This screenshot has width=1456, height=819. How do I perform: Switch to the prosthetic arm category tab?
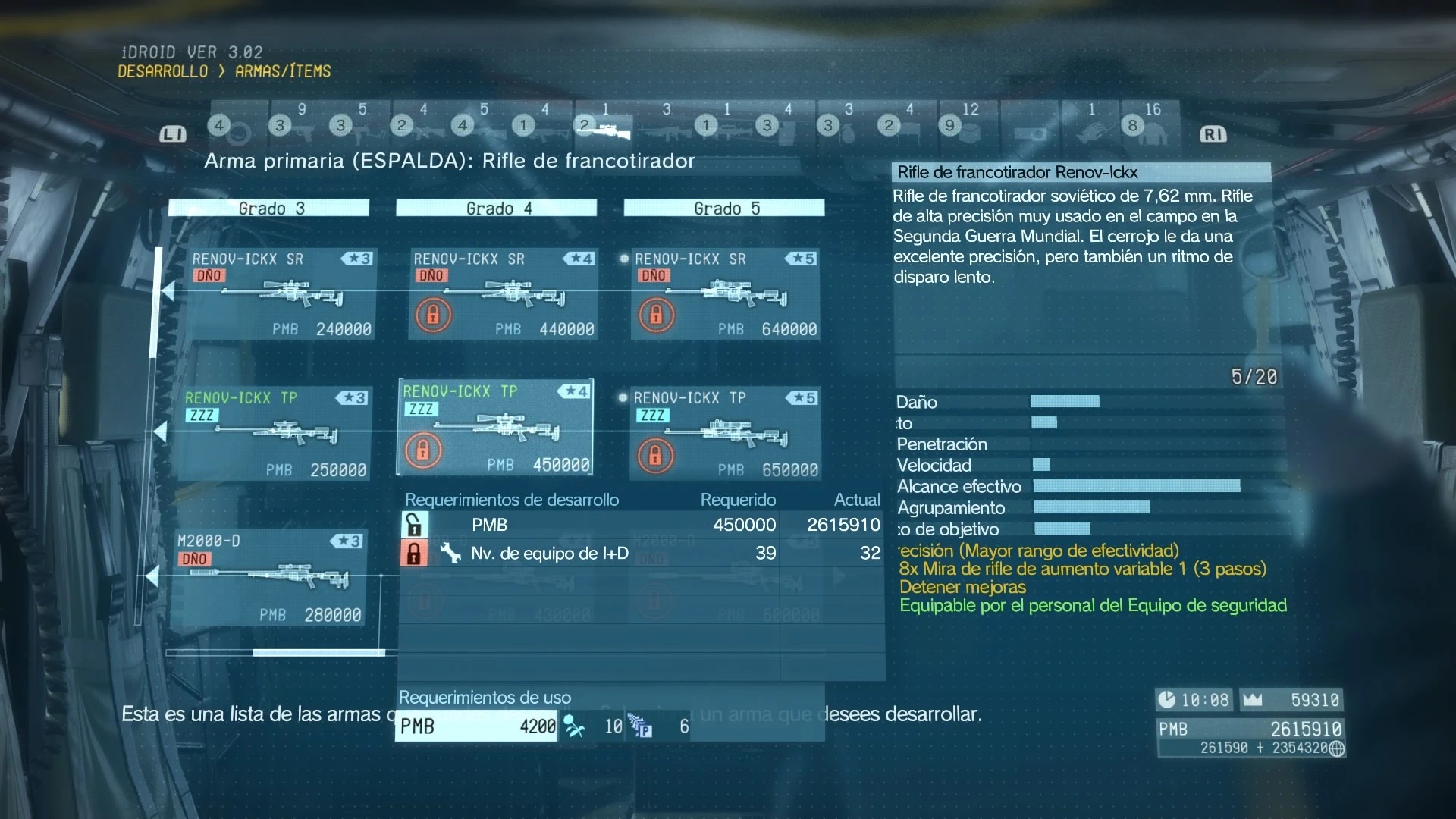tap(1090, 126)
